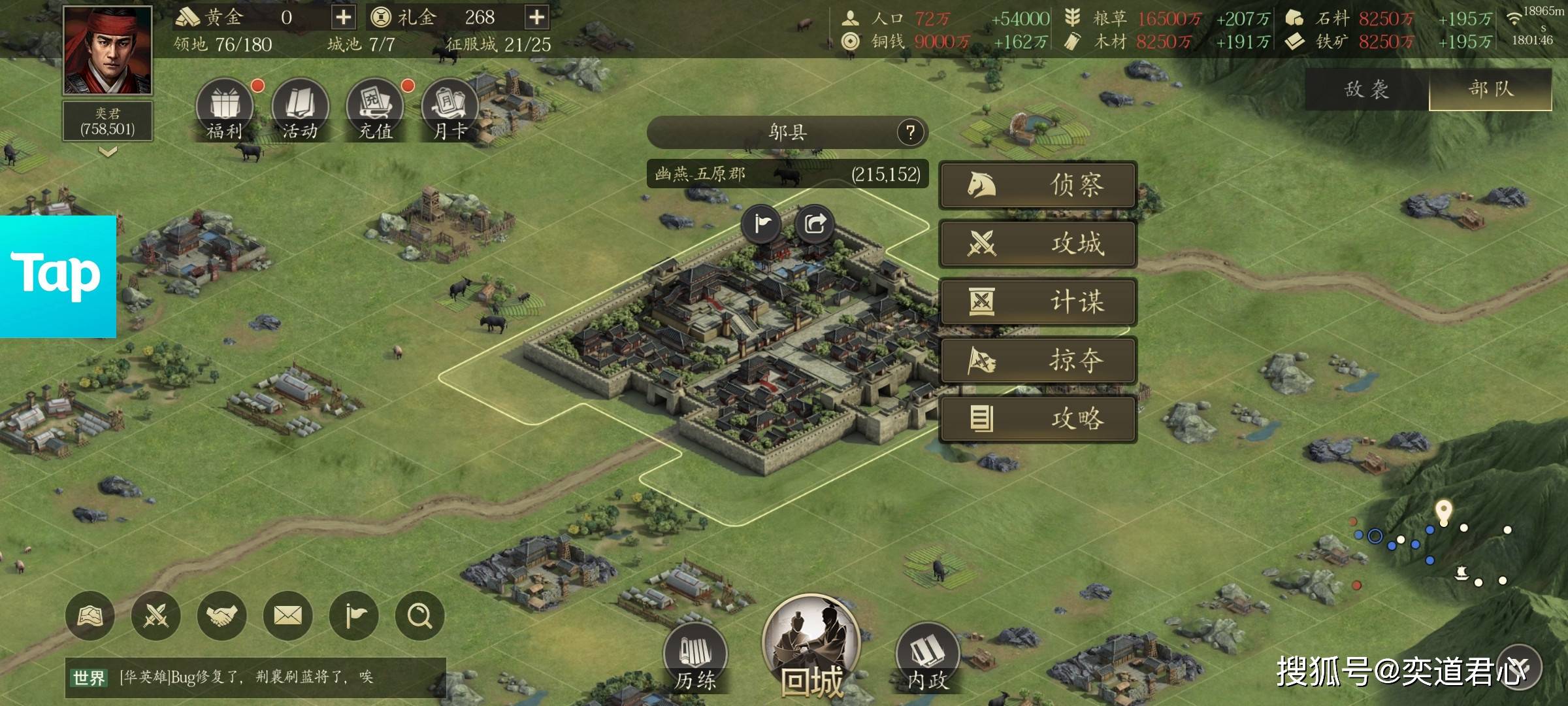
Task: Open the Tap overlay panel
Action: point(57,276)
